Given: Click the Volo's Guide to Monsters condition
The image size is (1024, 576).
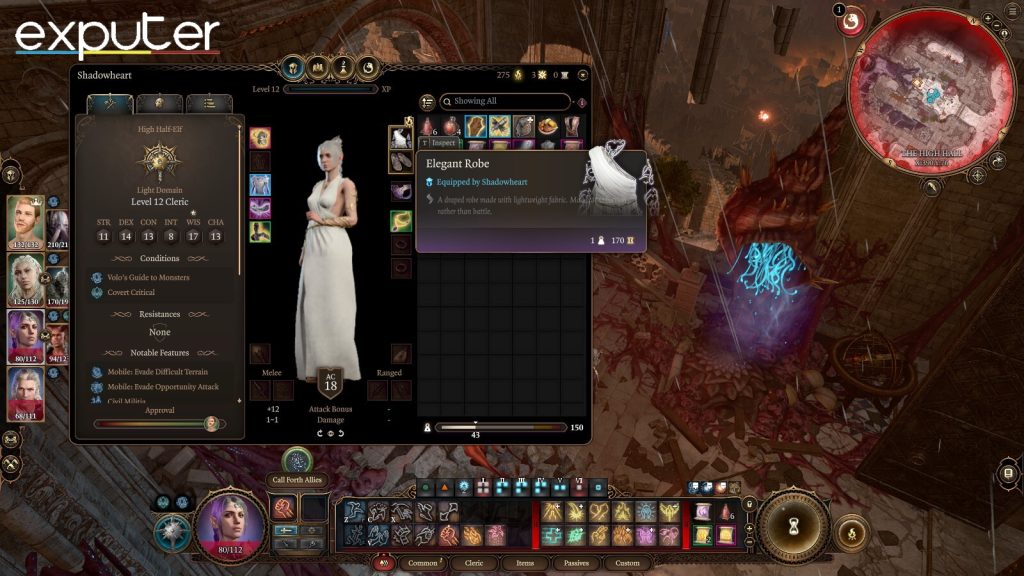Looking at the screenshot, I should [147, 277].
